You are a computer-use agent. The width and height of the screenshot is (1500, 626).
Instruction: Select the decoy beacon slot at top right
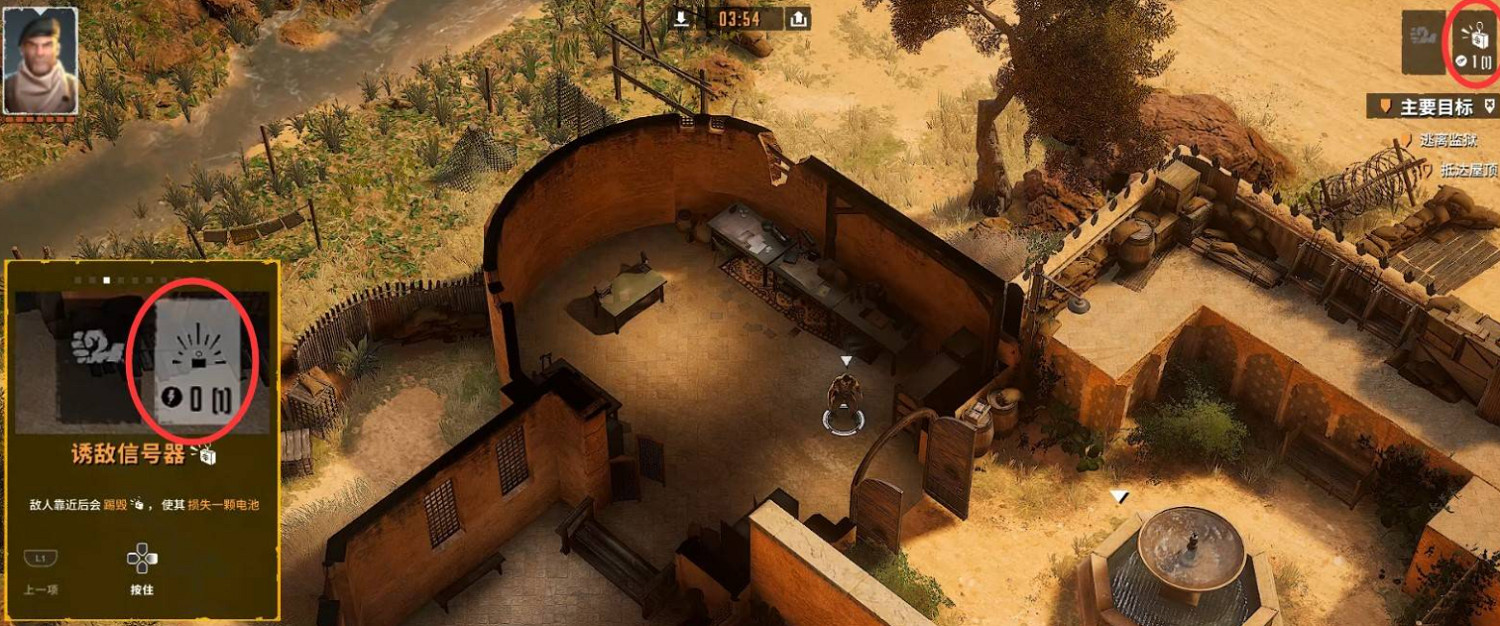point(1476,42)
